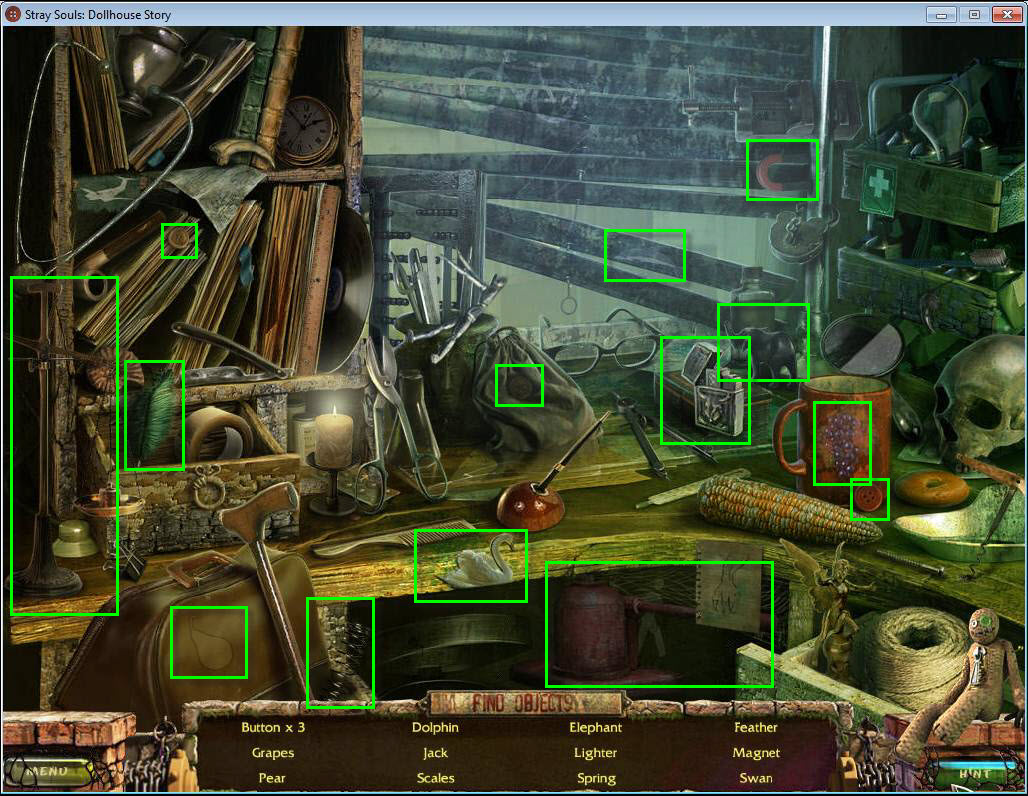Use the Hint button
The height and width of the screenshot is (796, 1028).
[972, 773]
